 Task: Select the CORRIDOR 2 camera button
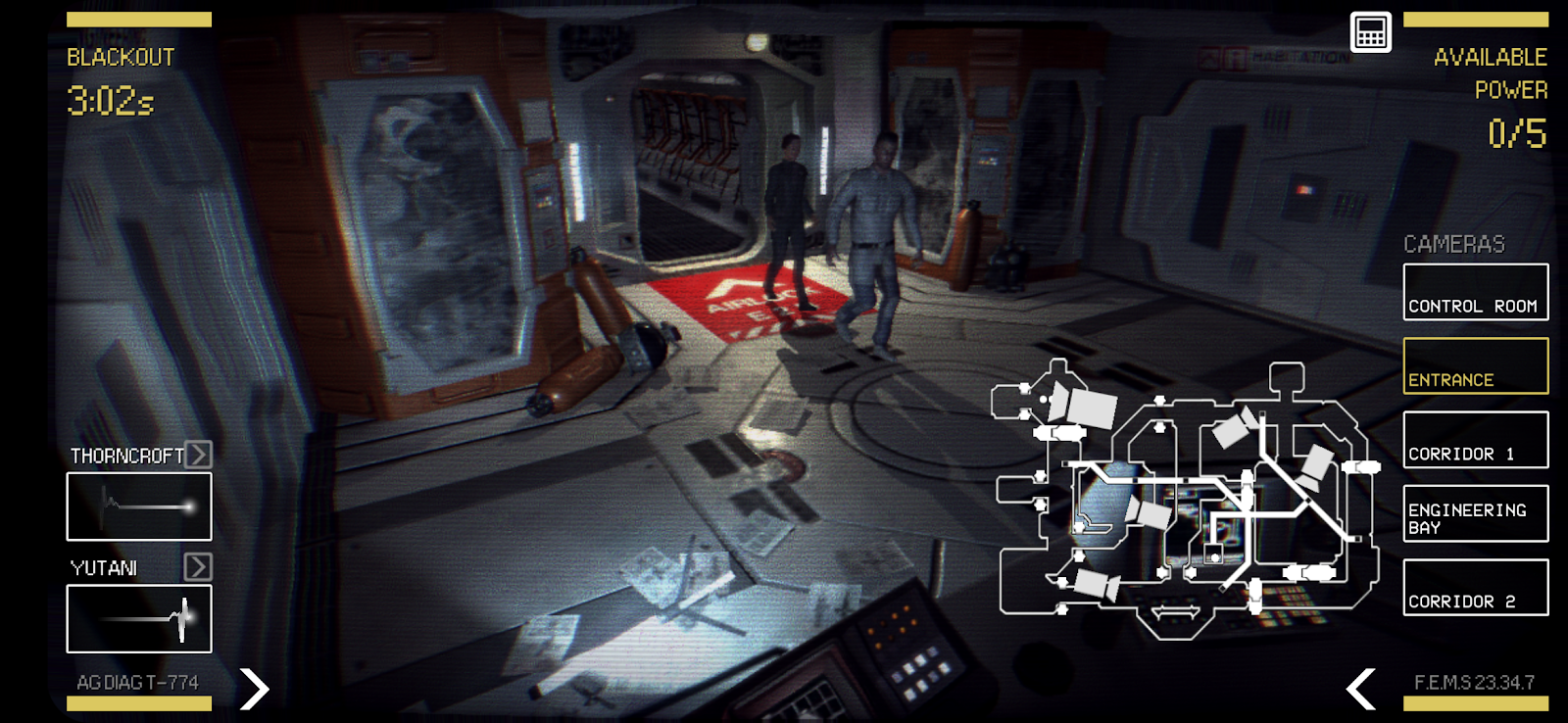coord(1475,587)
